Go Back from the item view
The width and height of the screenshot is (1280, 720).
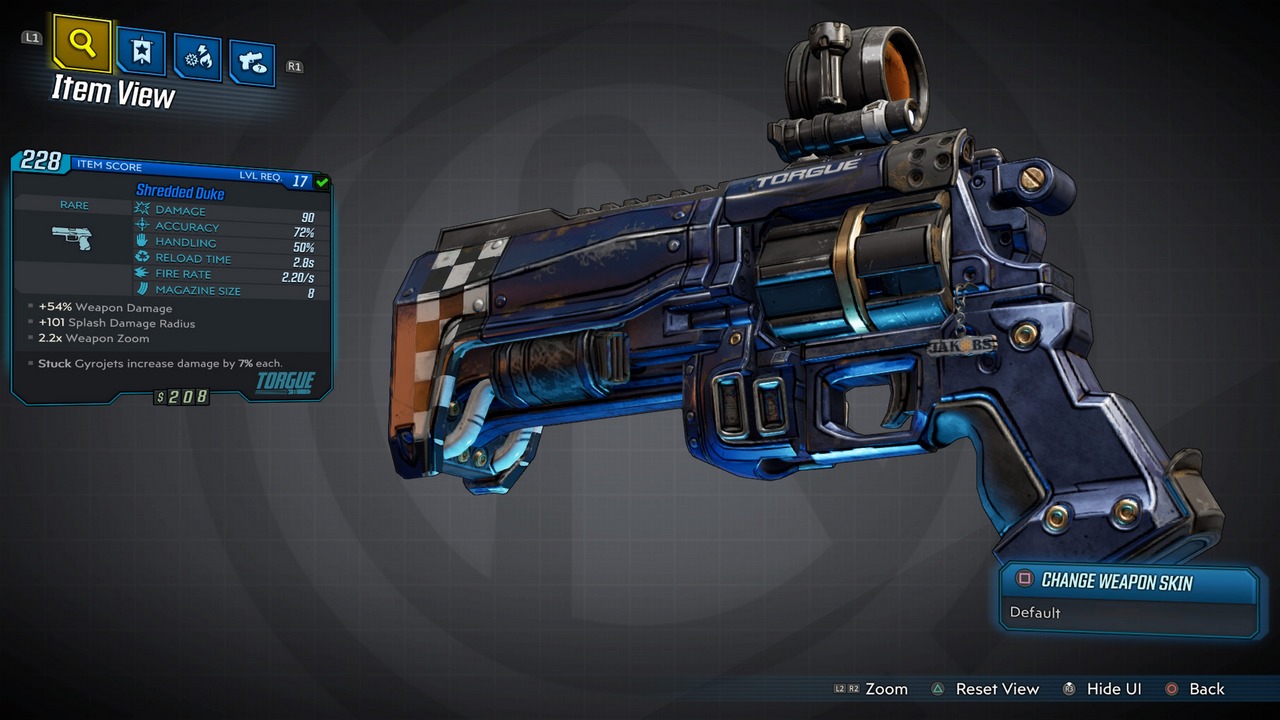[x=1206, y=689]
